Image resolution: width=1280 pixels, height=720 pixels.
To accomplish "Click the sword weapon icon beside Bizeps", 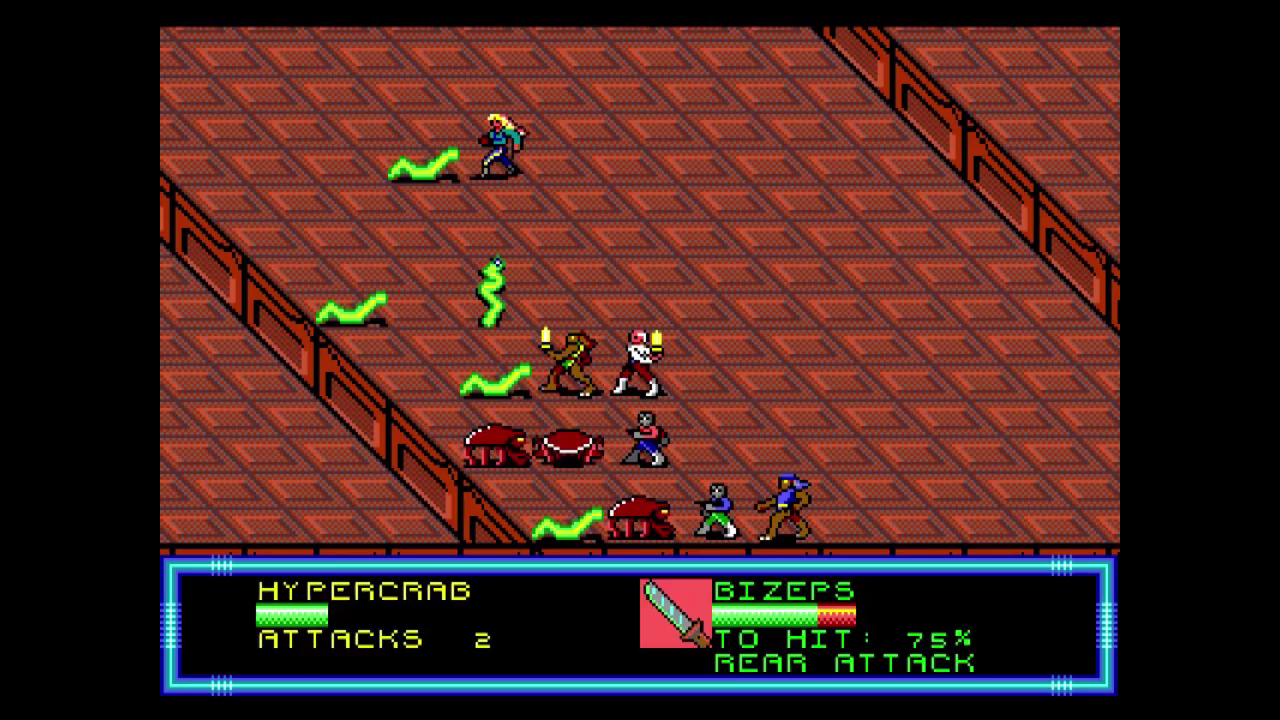I will (675, 613).
